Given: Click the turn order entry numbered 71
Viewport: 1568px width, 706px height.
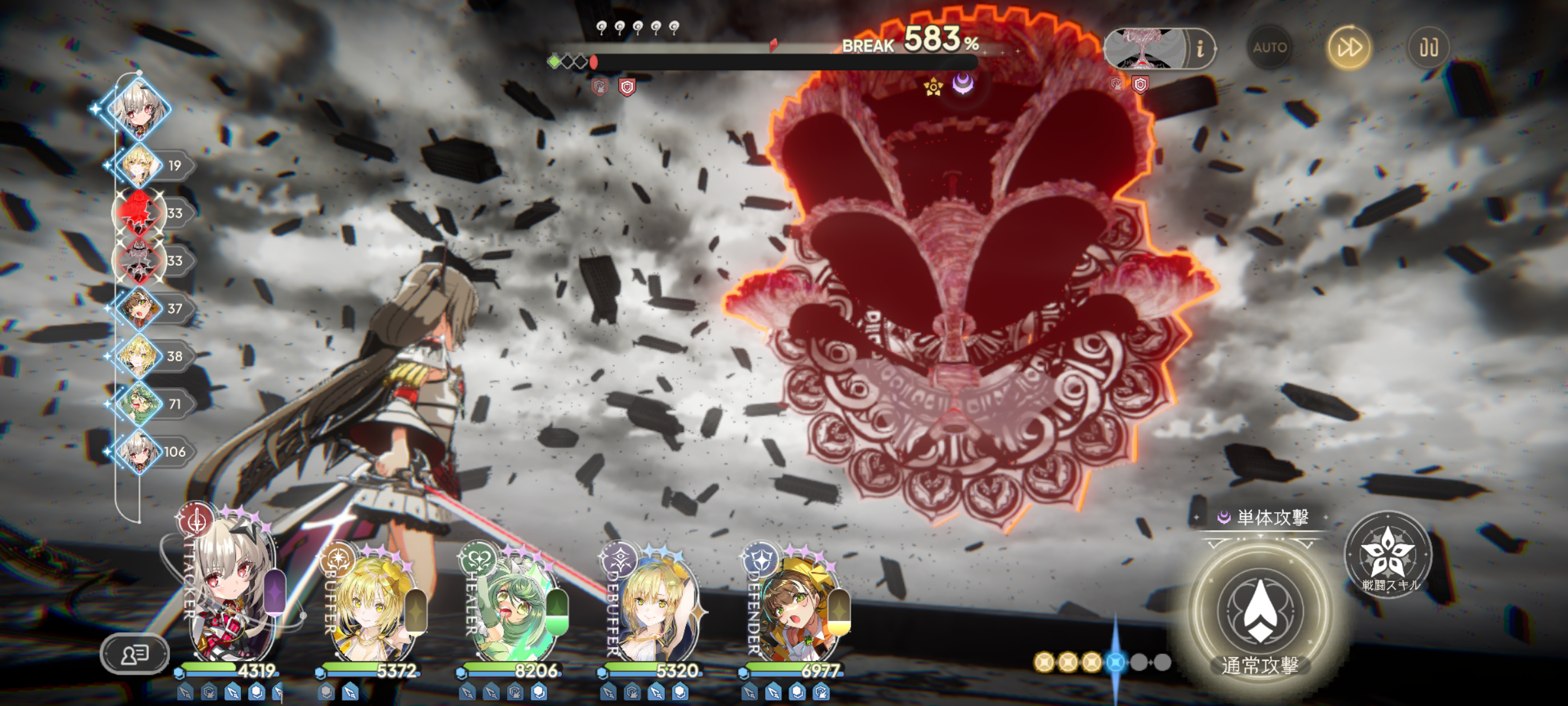Looking at the screenshot, I should [140, 404].
